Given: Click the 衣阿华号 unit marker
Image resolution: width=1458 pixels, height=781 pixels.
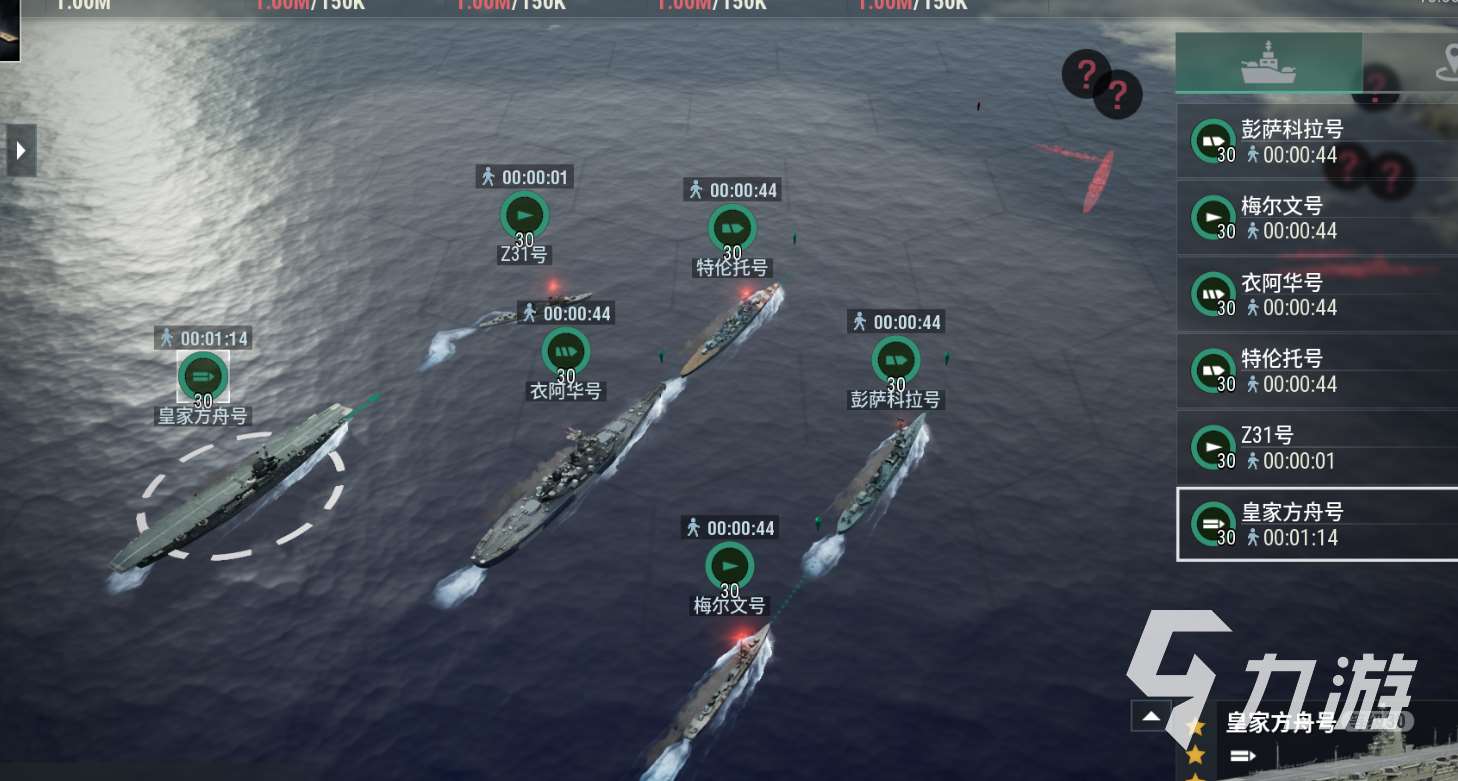Looking at the screenshot, I should (566, 352).
